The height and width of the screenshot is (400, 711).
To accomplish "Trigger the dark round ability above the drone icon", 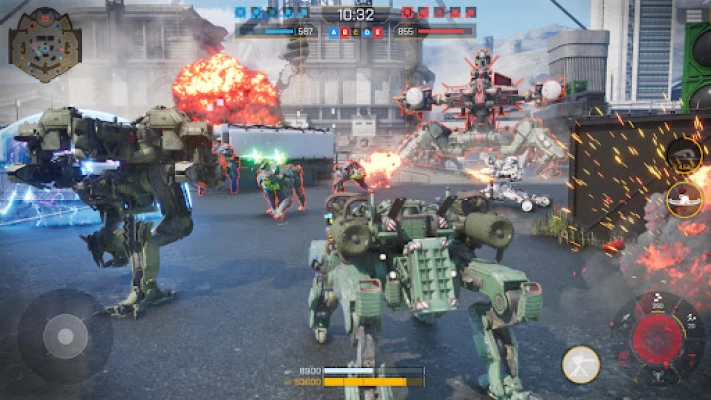I will click(684, 155).
